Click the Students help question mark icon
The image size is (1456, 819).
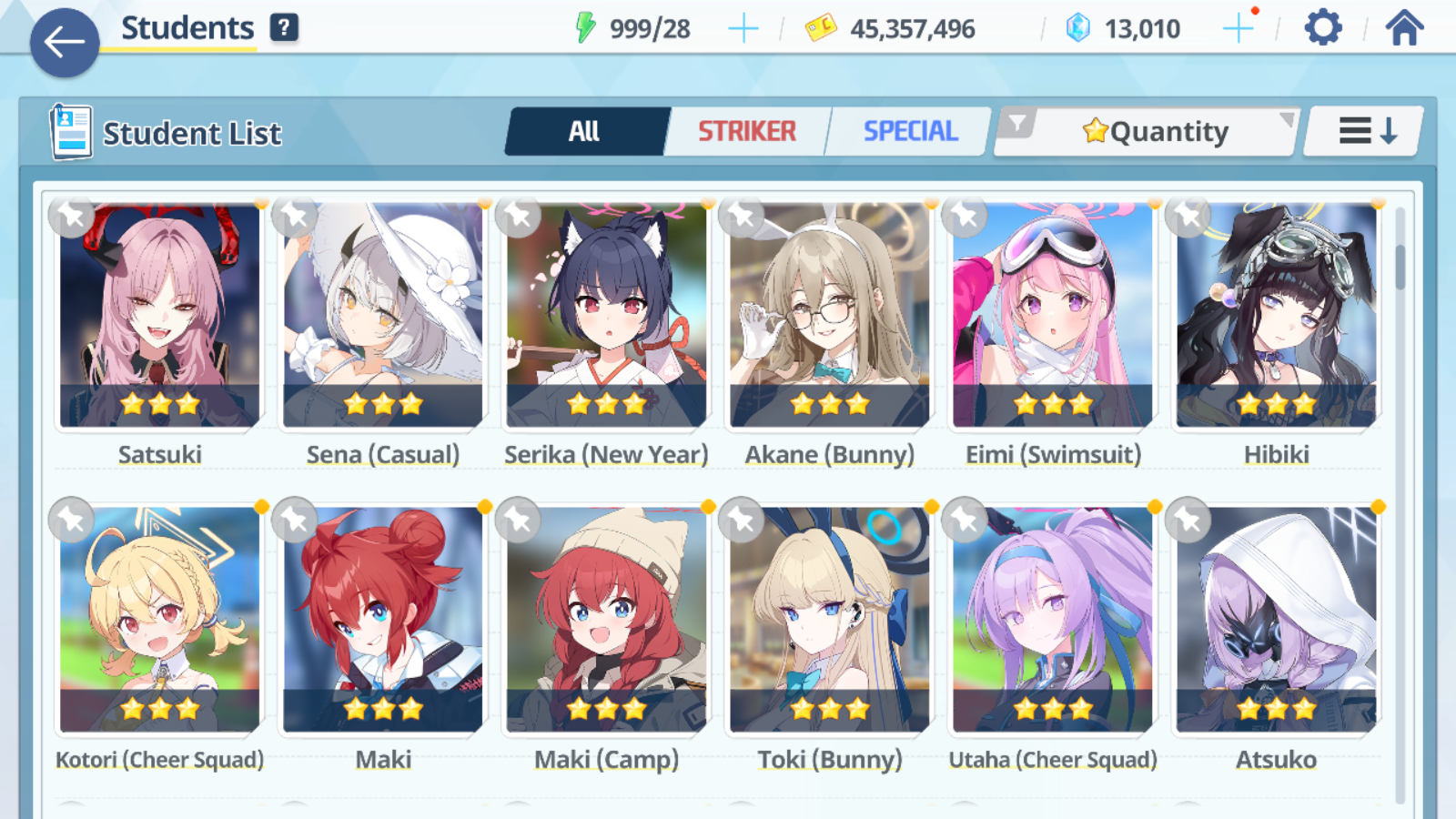click(285, 27)
